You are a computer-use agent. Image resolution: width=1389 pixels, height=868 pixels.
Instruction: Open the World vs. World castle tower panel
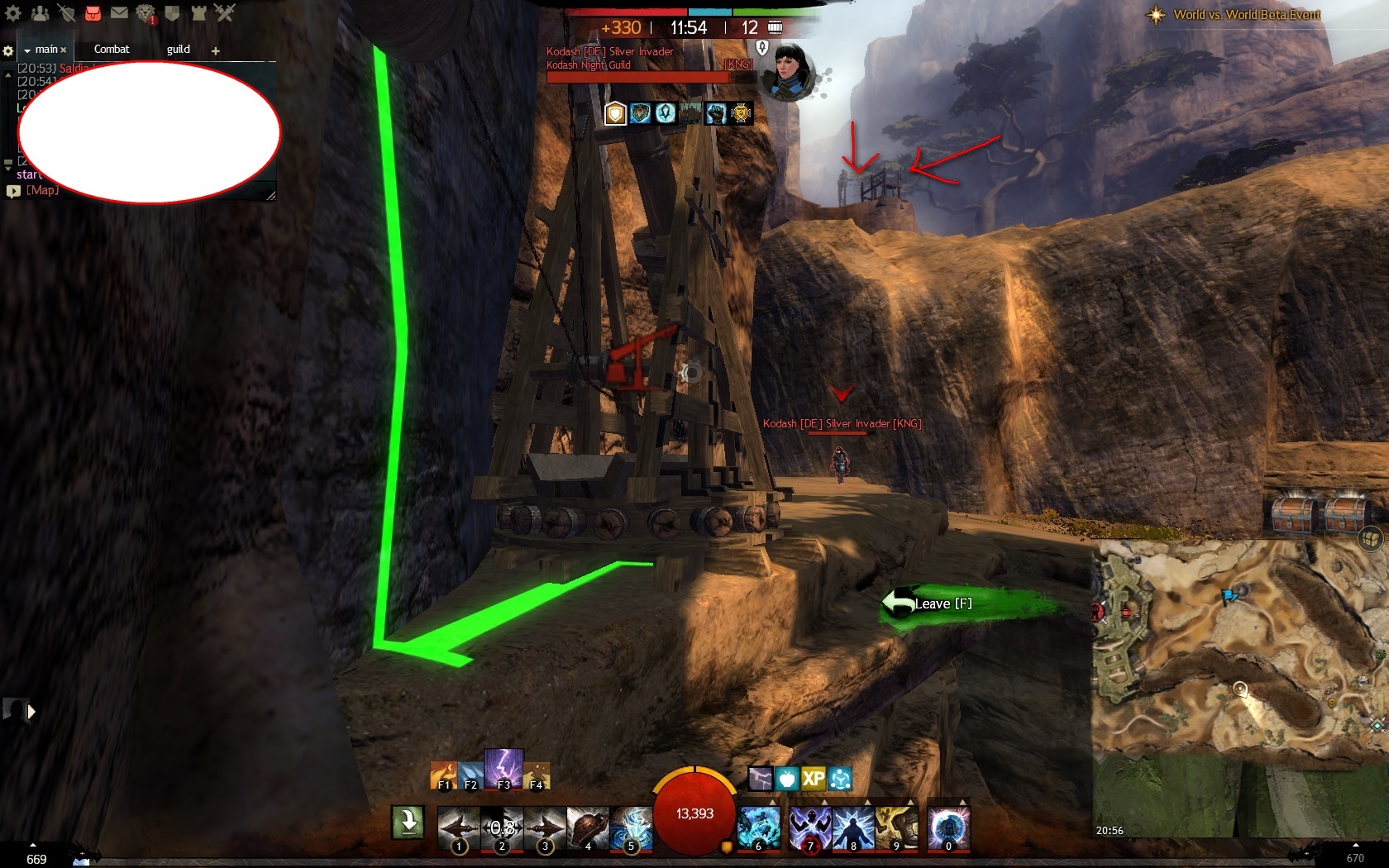[198, 13]
